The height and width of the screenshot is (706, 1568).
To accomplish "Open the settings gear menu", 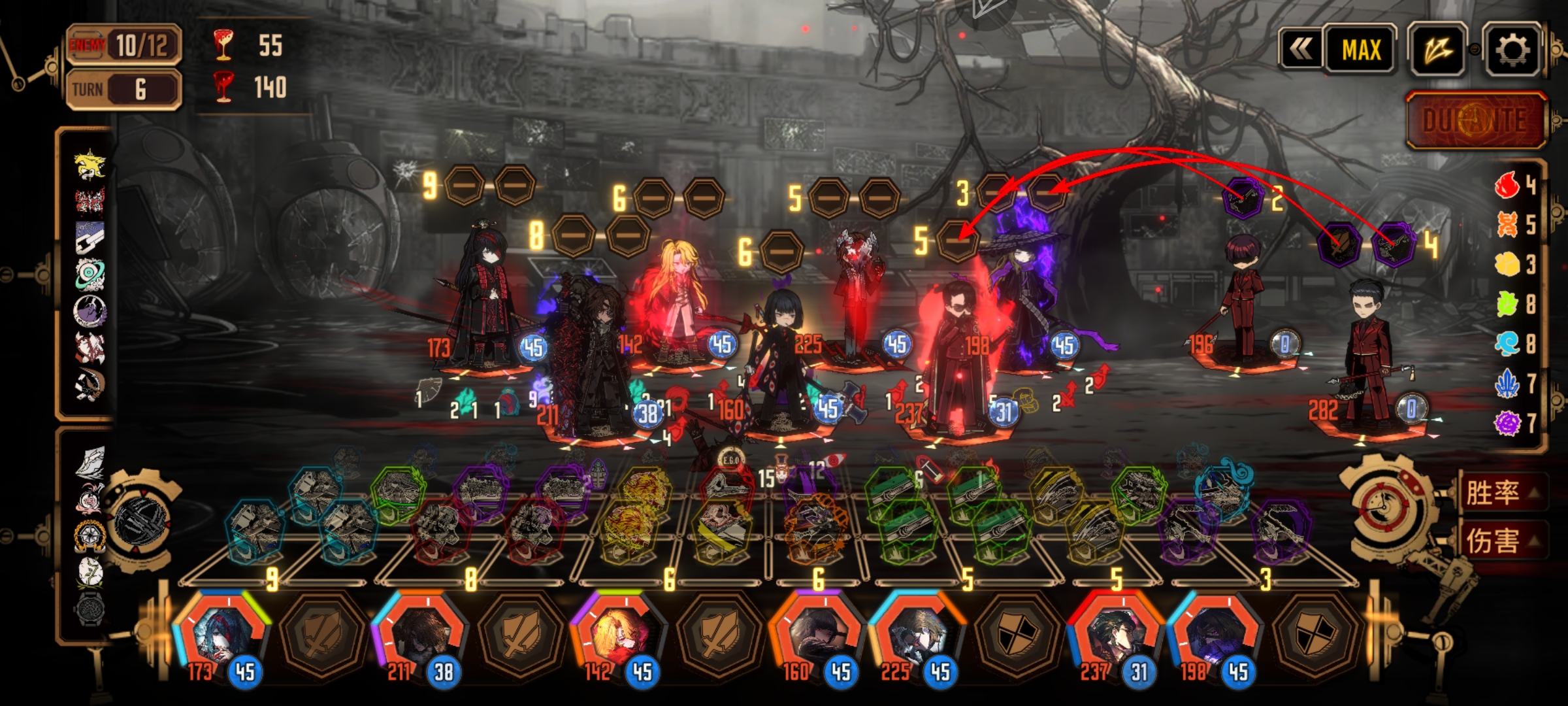I will click(1512, 50).
